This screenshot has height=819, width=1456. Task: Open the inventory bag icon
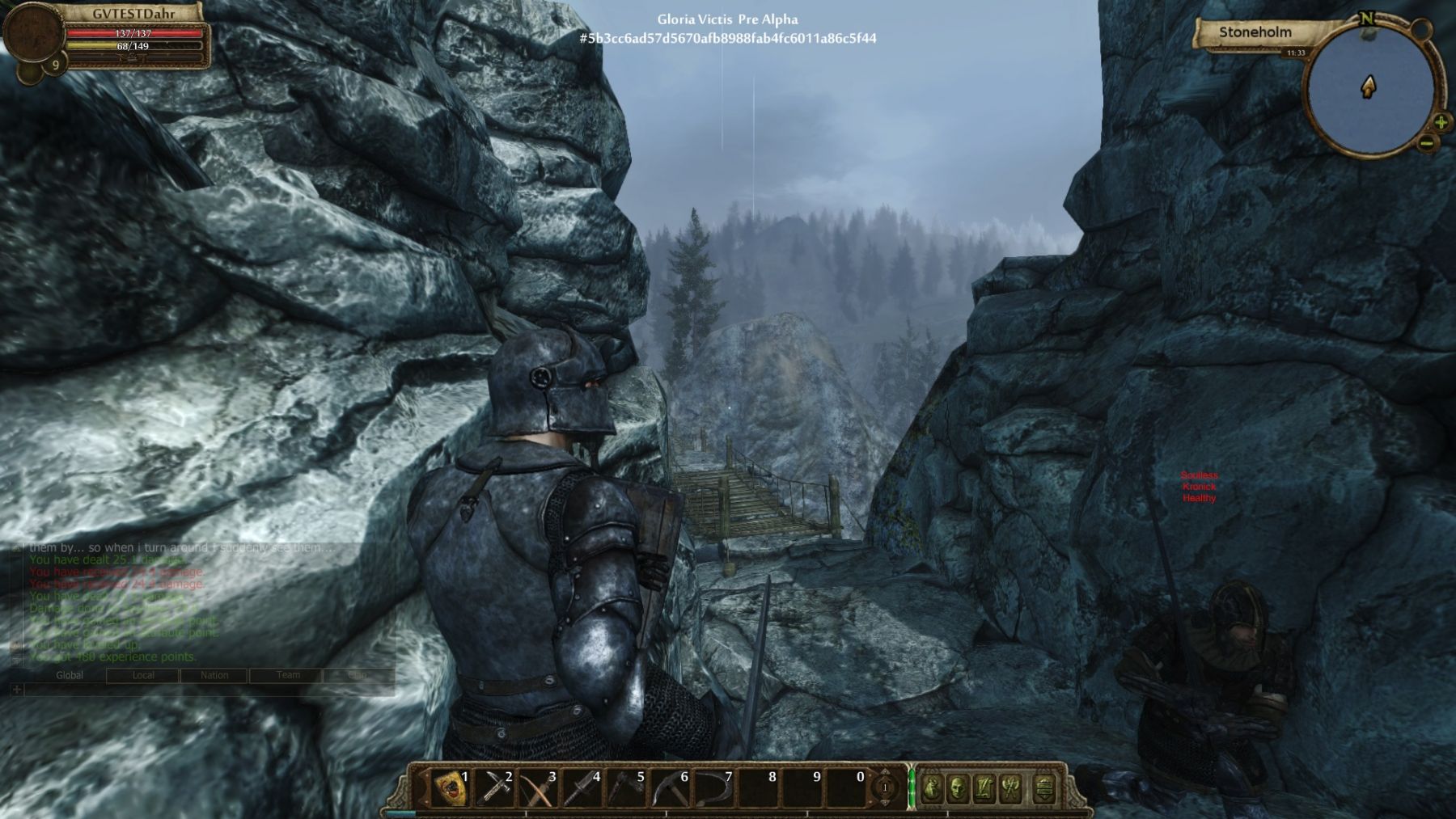[933, 787]
